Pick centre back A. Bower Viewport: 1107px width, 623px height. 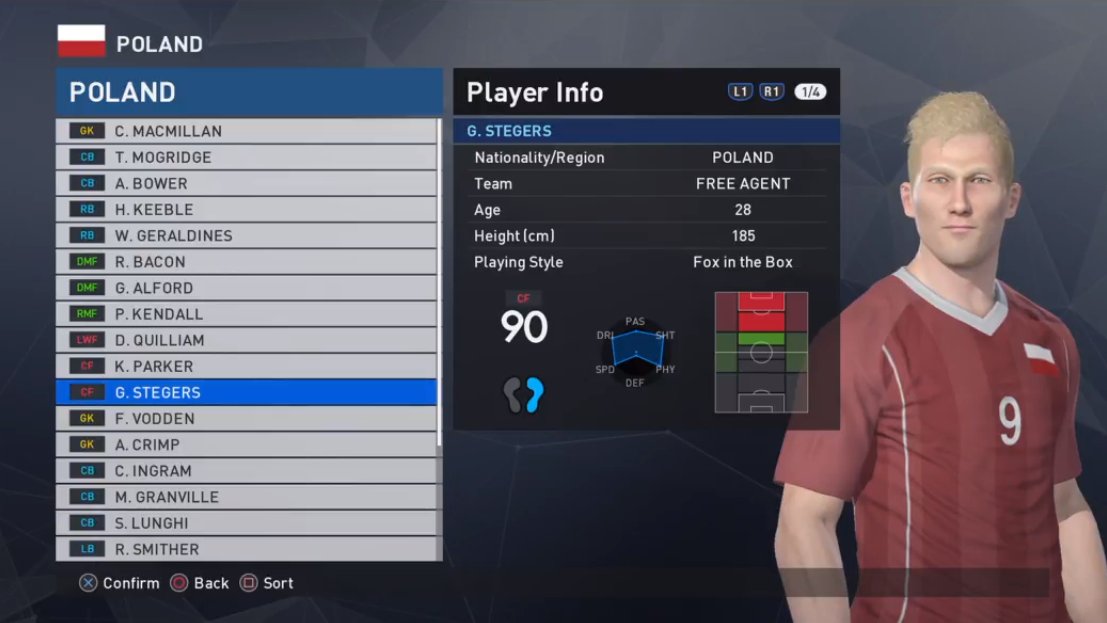point(246,183)
